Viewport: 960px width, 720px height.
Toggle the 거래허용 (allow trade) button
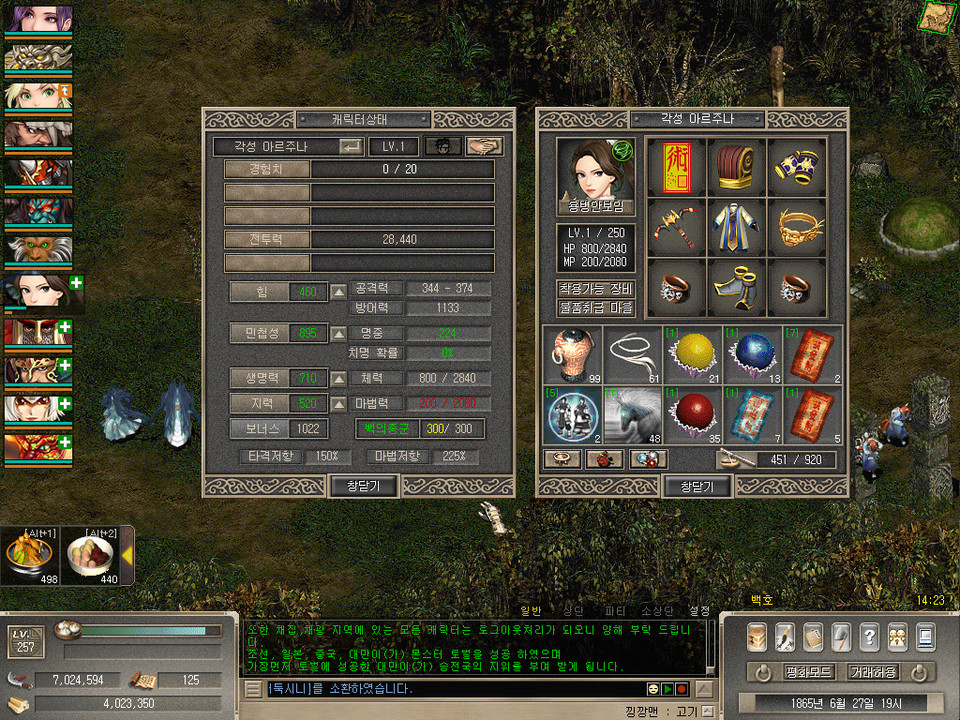[873, 672]
